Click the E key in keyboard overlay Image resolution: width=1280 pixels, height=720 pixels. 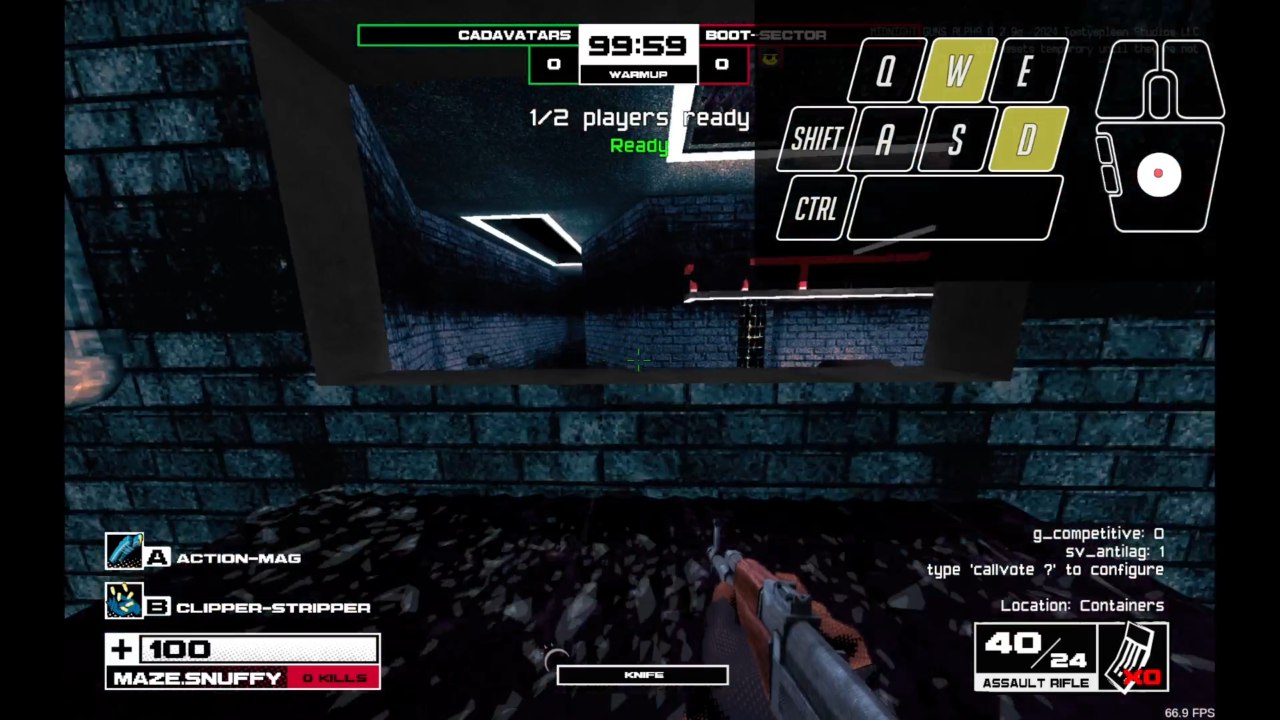[1025, 70]
